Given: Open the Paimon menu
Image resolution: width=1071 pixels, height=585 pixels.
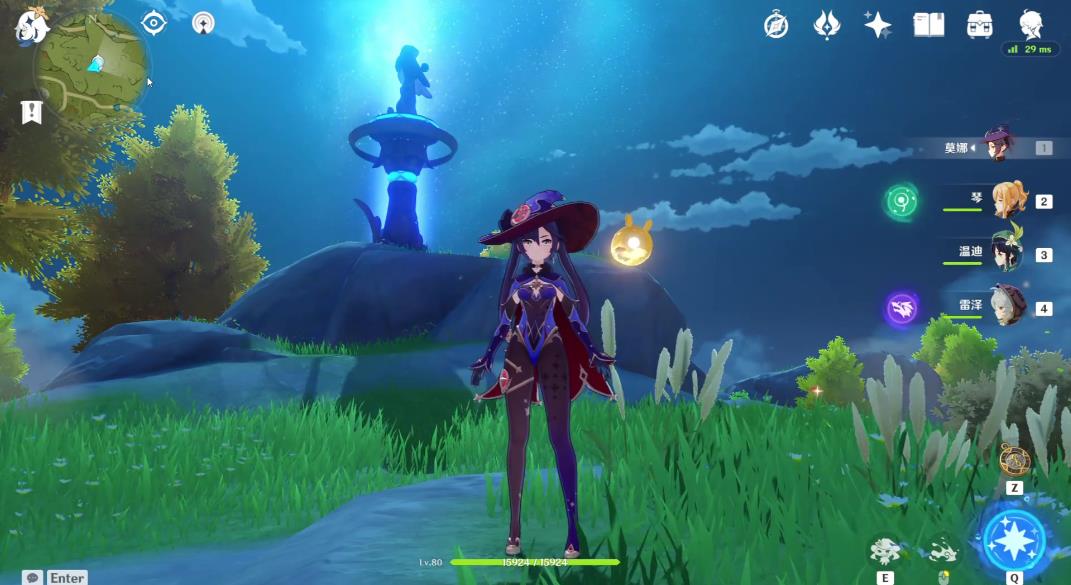Looking at the screenshot, I should (28, 26).
